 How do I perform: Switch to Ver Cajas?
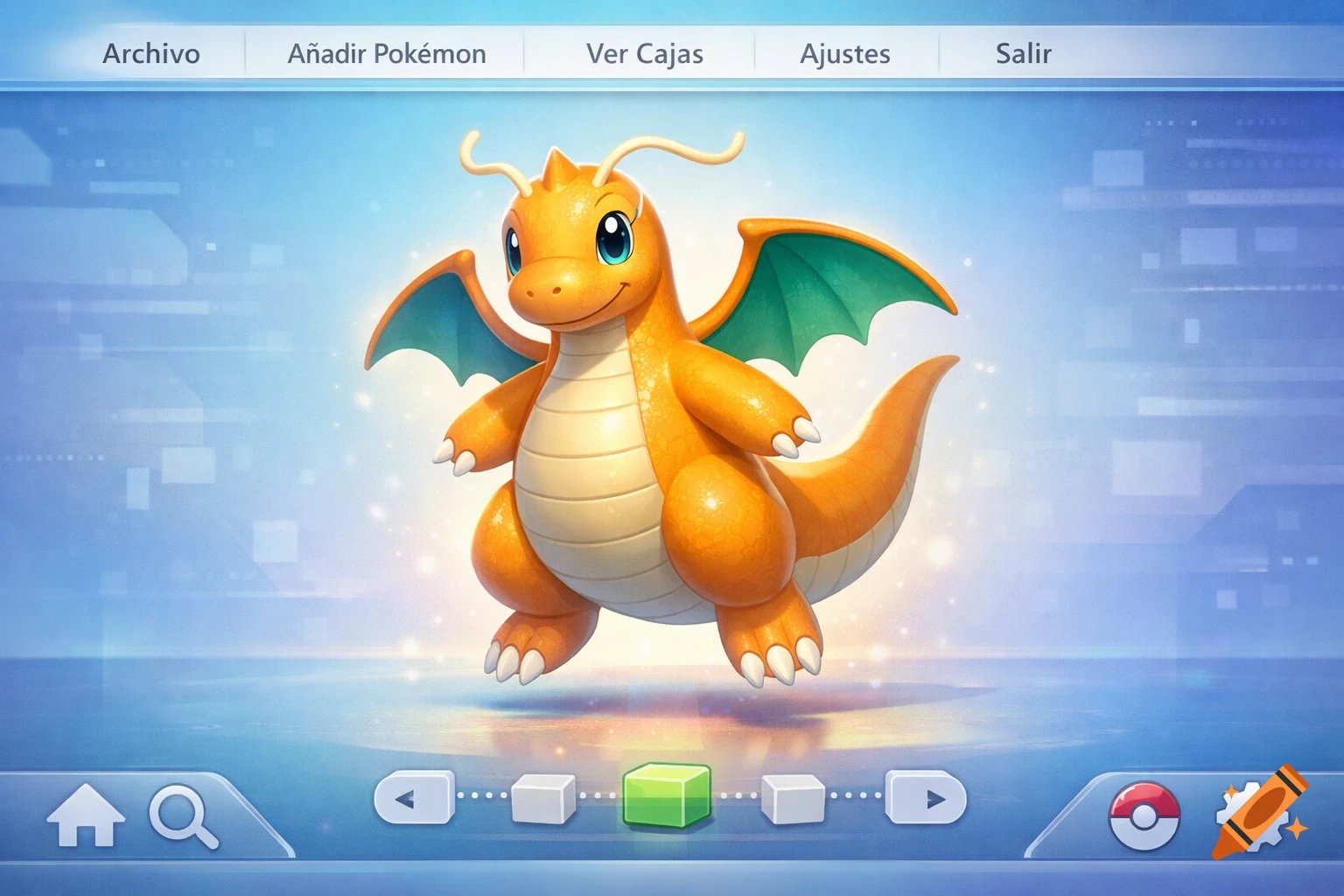(646, 54)
